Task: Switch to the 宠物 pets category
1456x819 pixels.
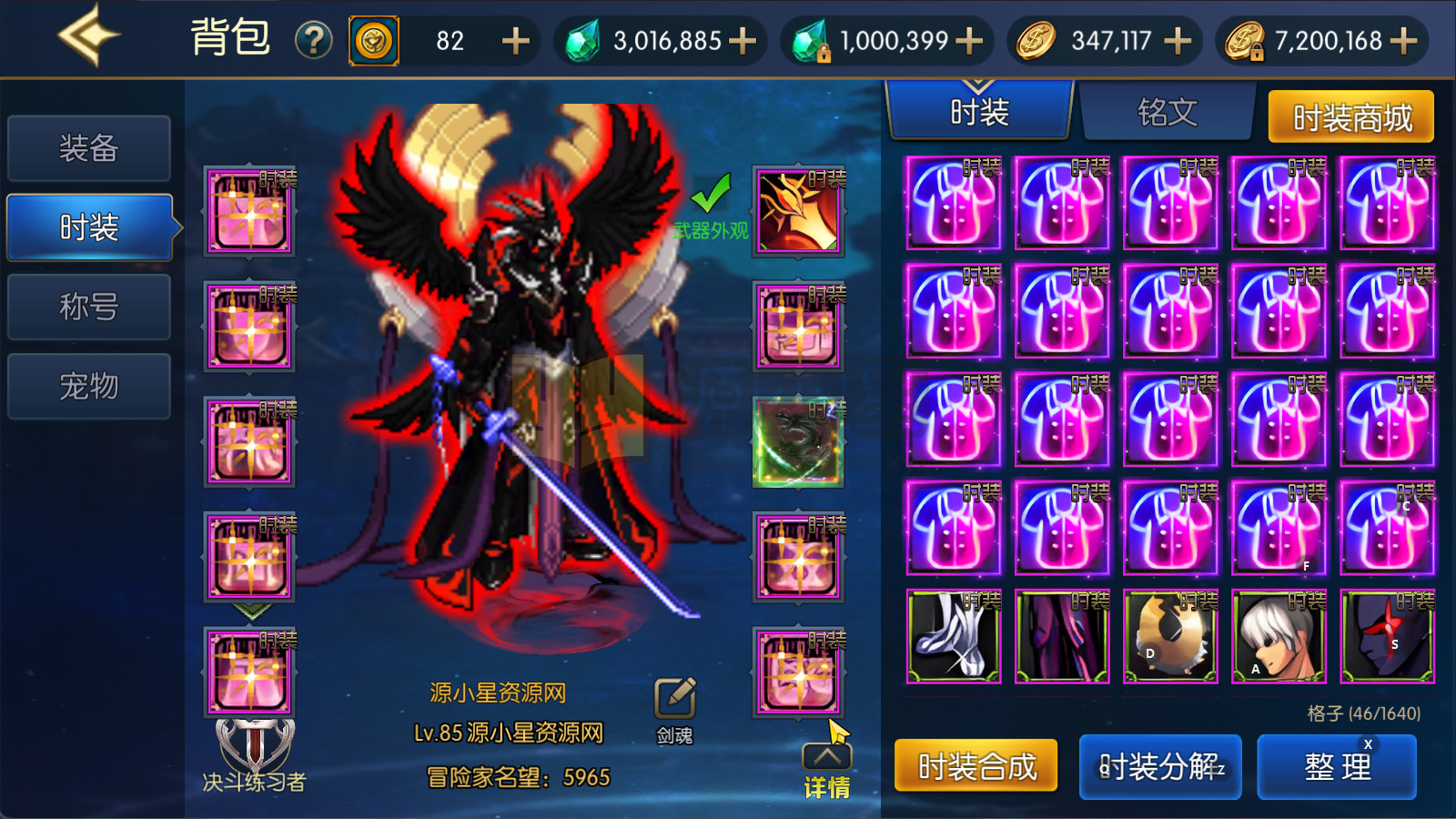Action: click(x=88, y=386)
